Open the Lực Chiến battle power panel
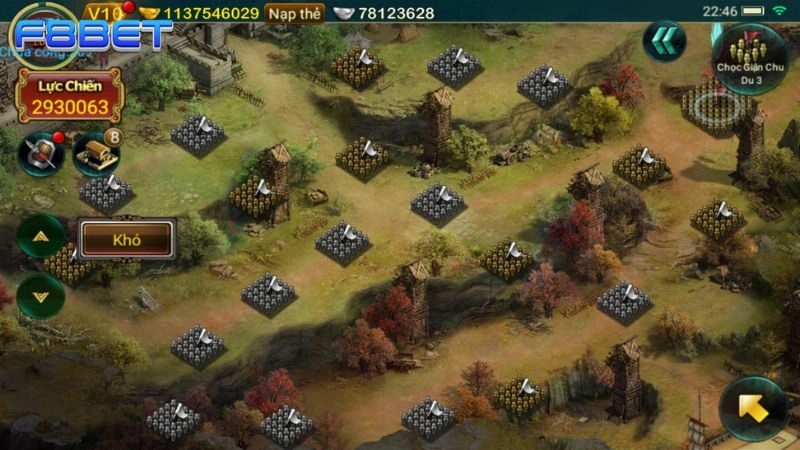This screenshot has width=800, height=450. (x=70, y=96)
